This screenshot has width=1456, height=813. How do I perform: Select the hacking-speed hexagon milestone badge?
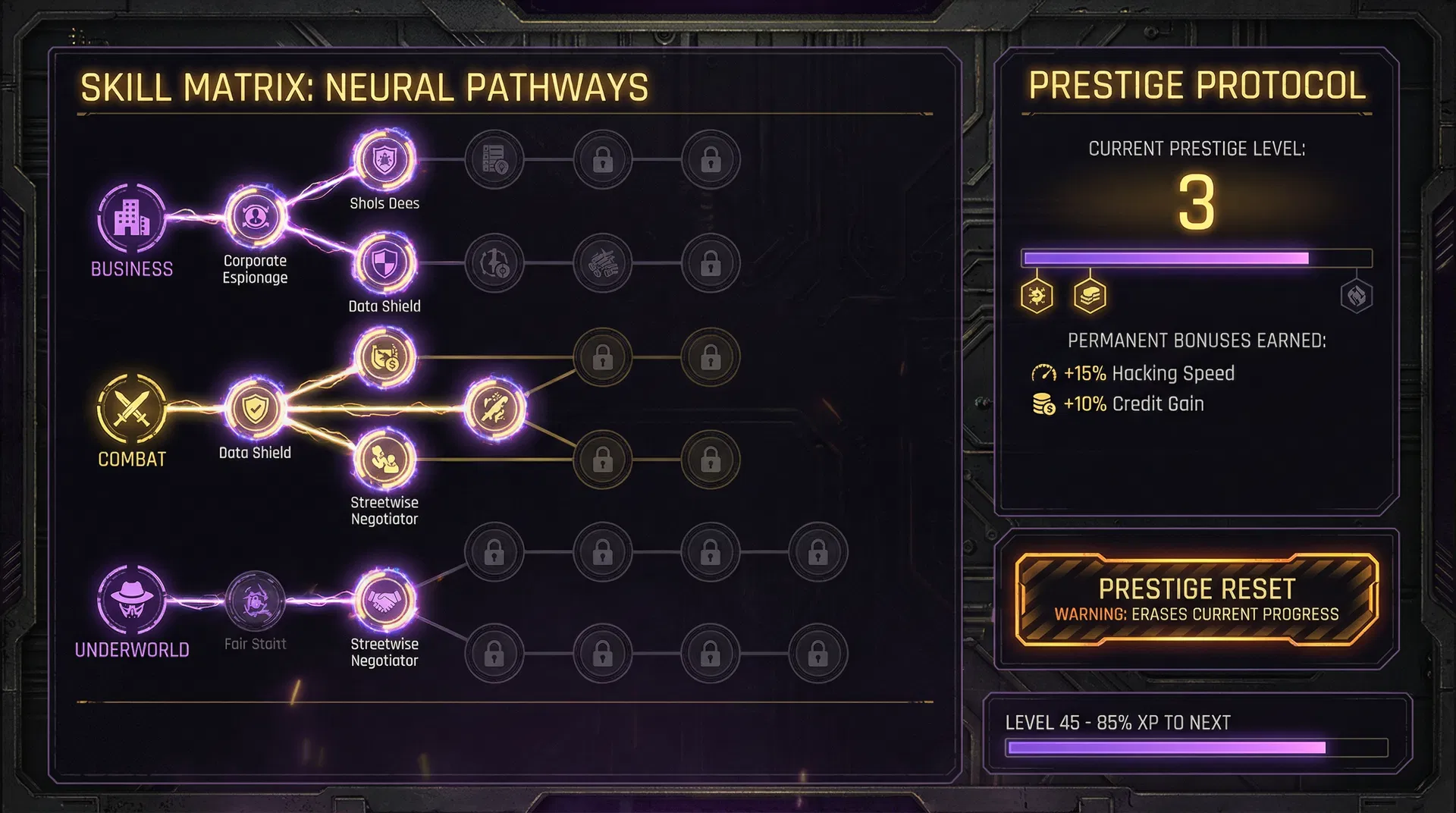(x=1038, y=297)
